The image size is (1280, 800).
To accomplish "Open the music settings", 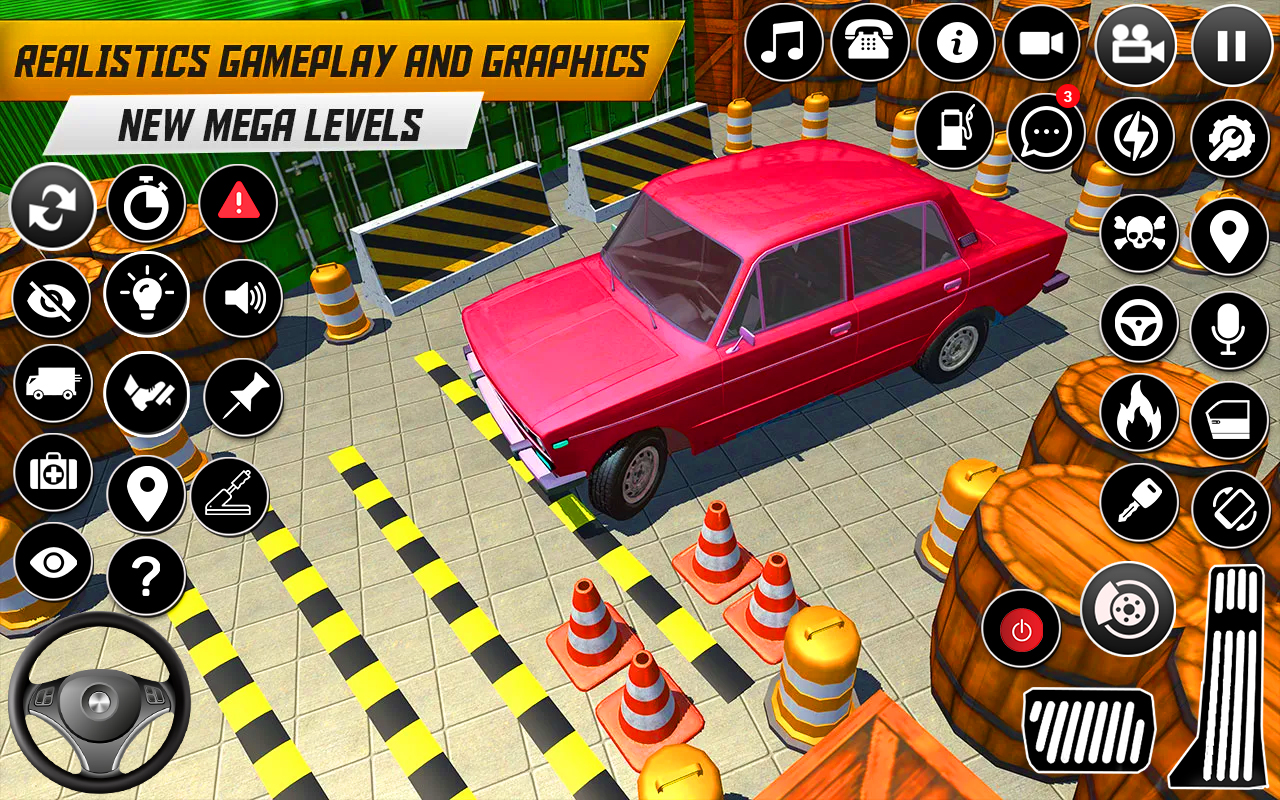I will 784,44.
